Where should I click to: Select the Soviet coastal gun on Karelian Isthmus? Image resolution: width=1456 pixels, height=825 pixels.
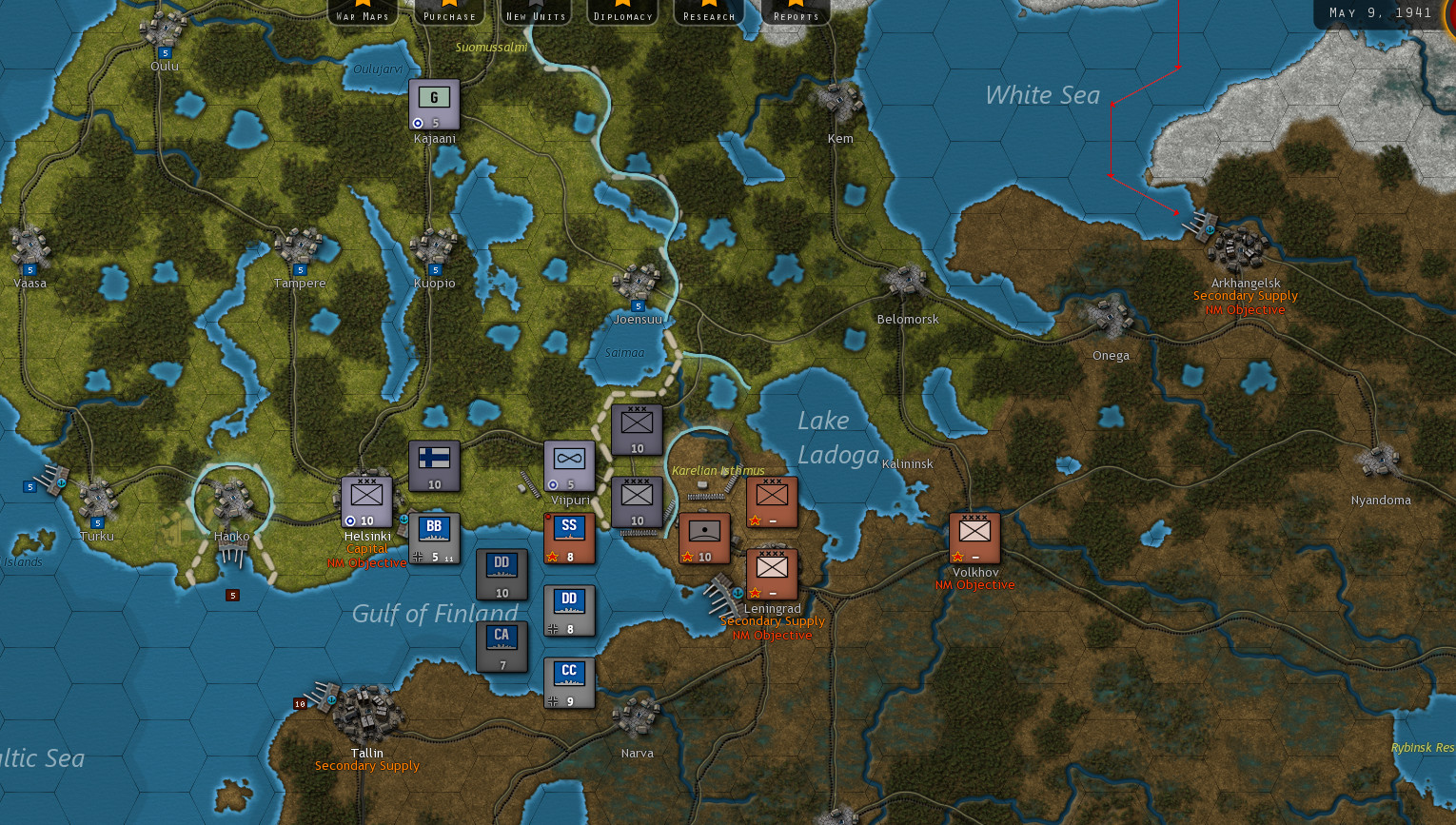[x=704, y=538]
